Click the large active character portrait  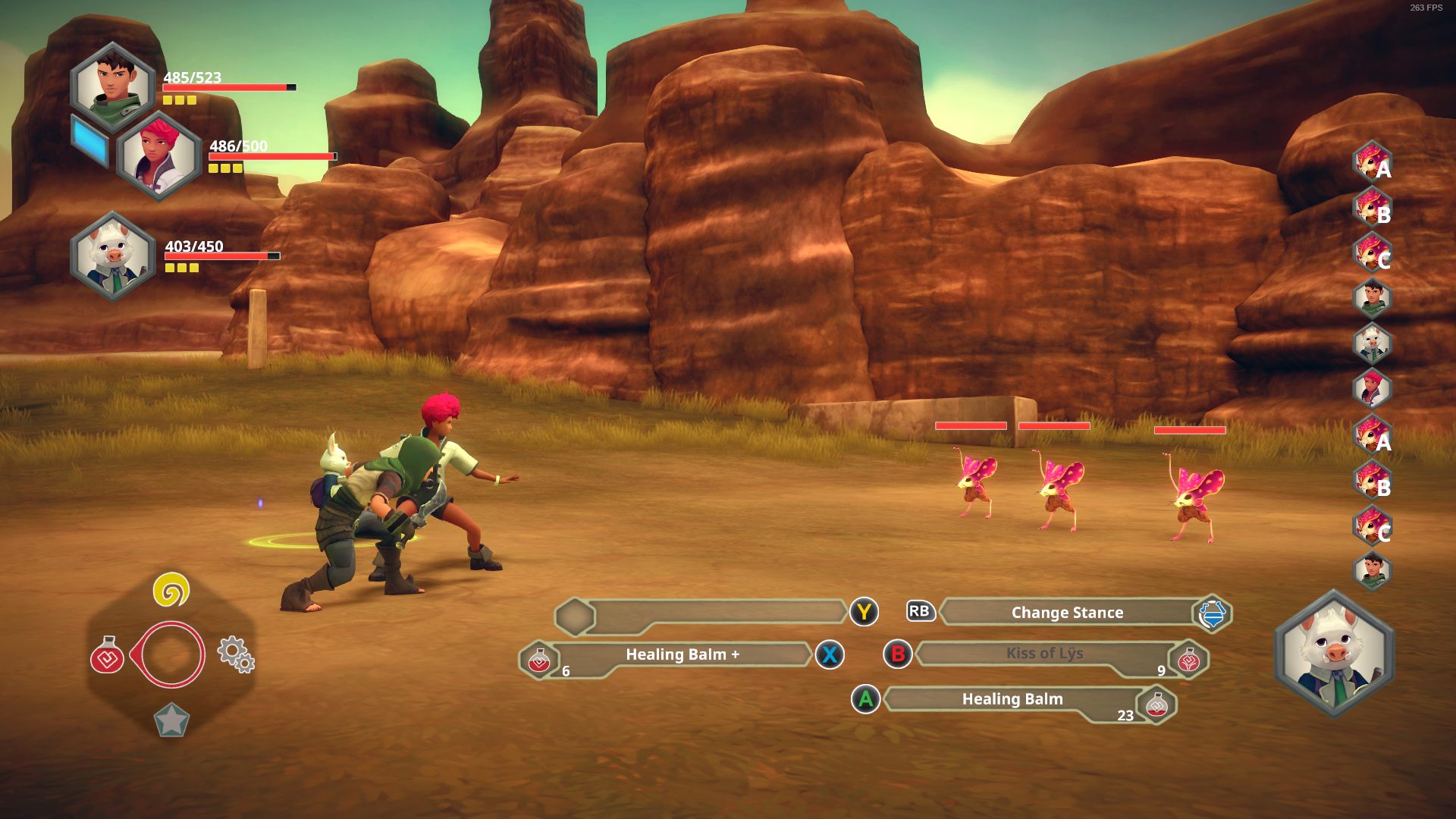point(1334,653)
